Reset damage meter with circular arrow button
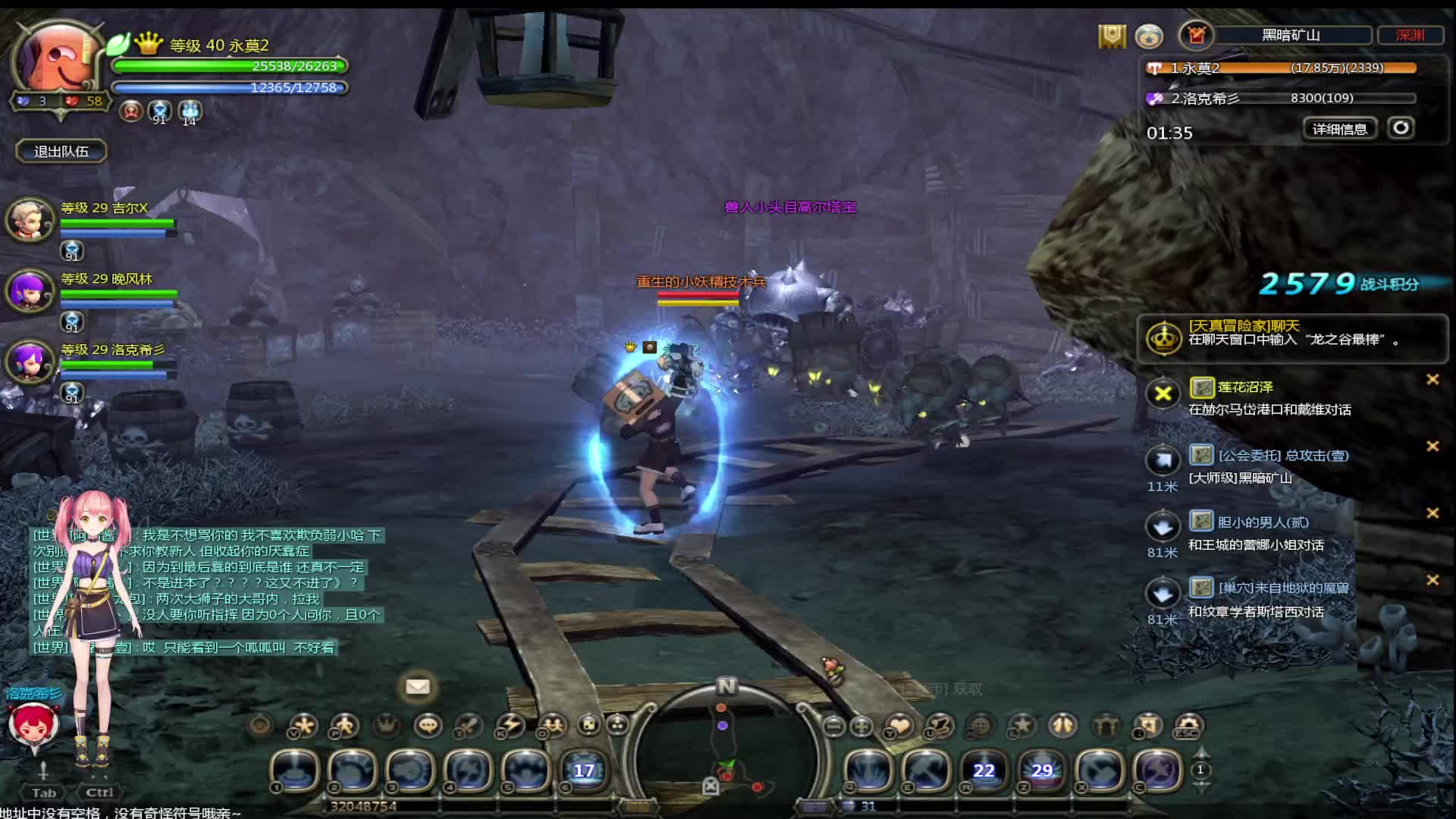Viewport: 1456px width, 819px height. pos(1401,127)
